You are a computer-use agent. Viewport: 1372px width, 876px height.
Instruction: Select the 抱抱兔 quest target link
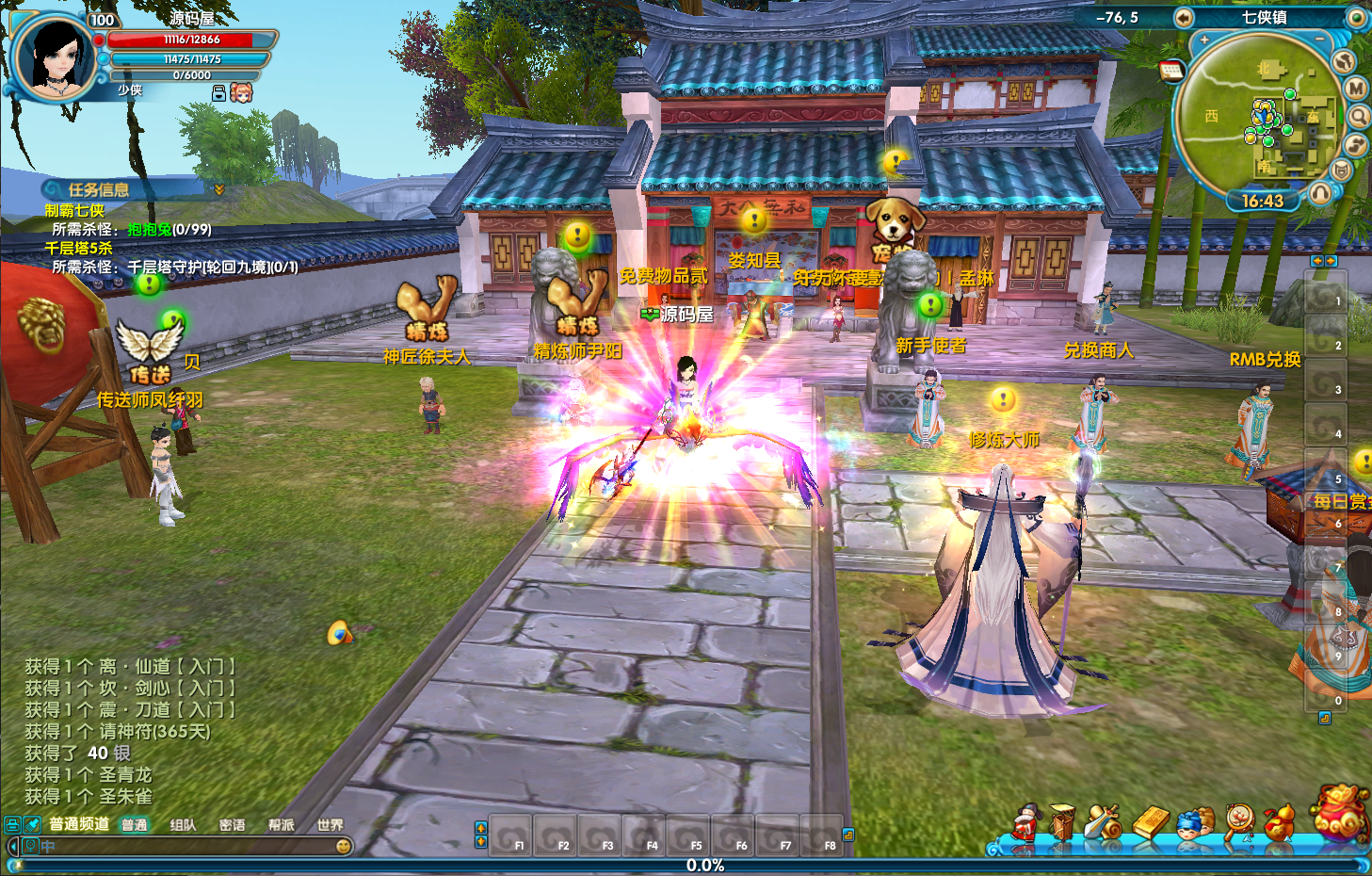pos(150,229)
